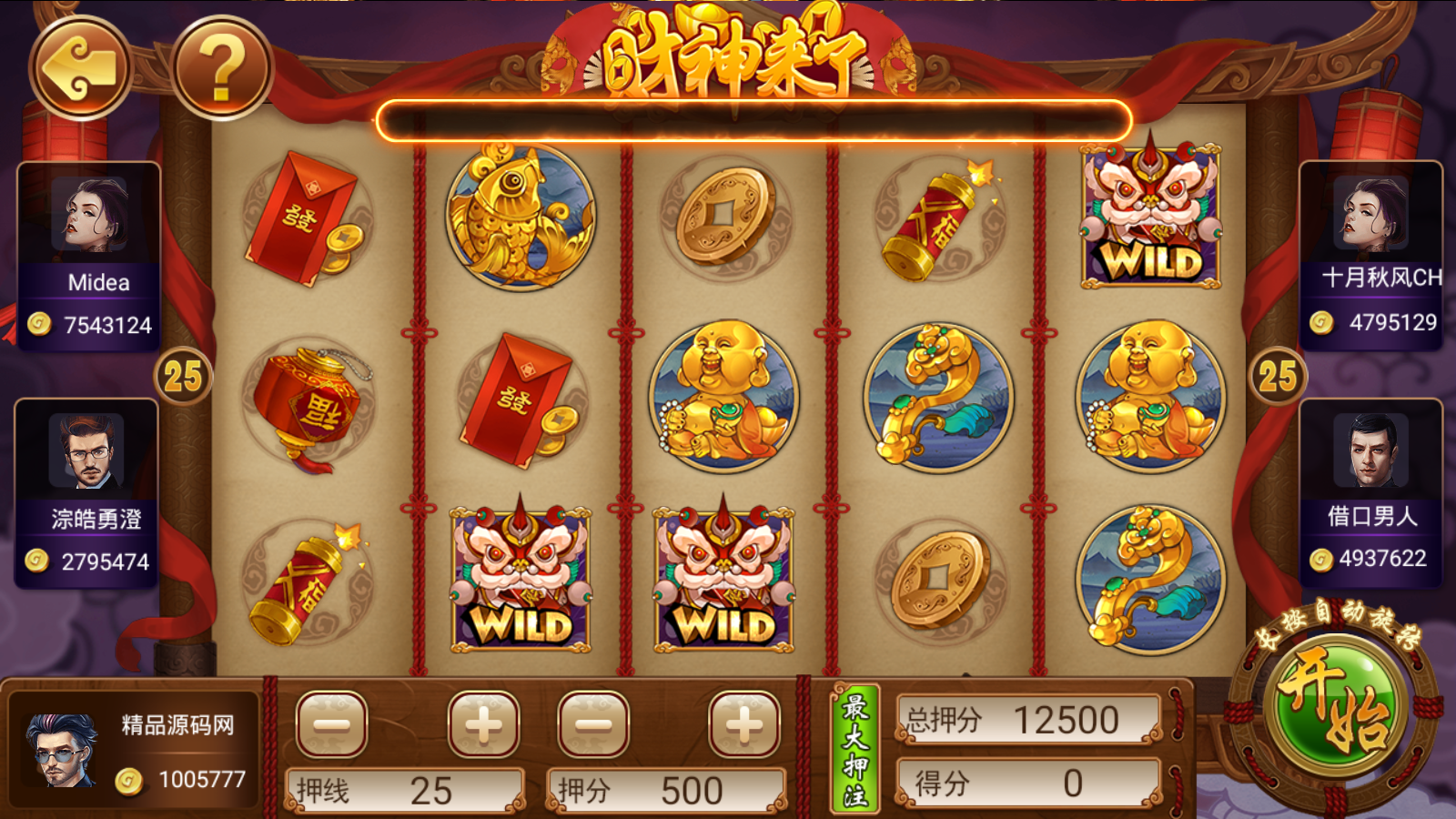This screenshot has height=819, width=1456.
Task: Open your own 精品源码网 player avatar
Action: click(62, 750)
